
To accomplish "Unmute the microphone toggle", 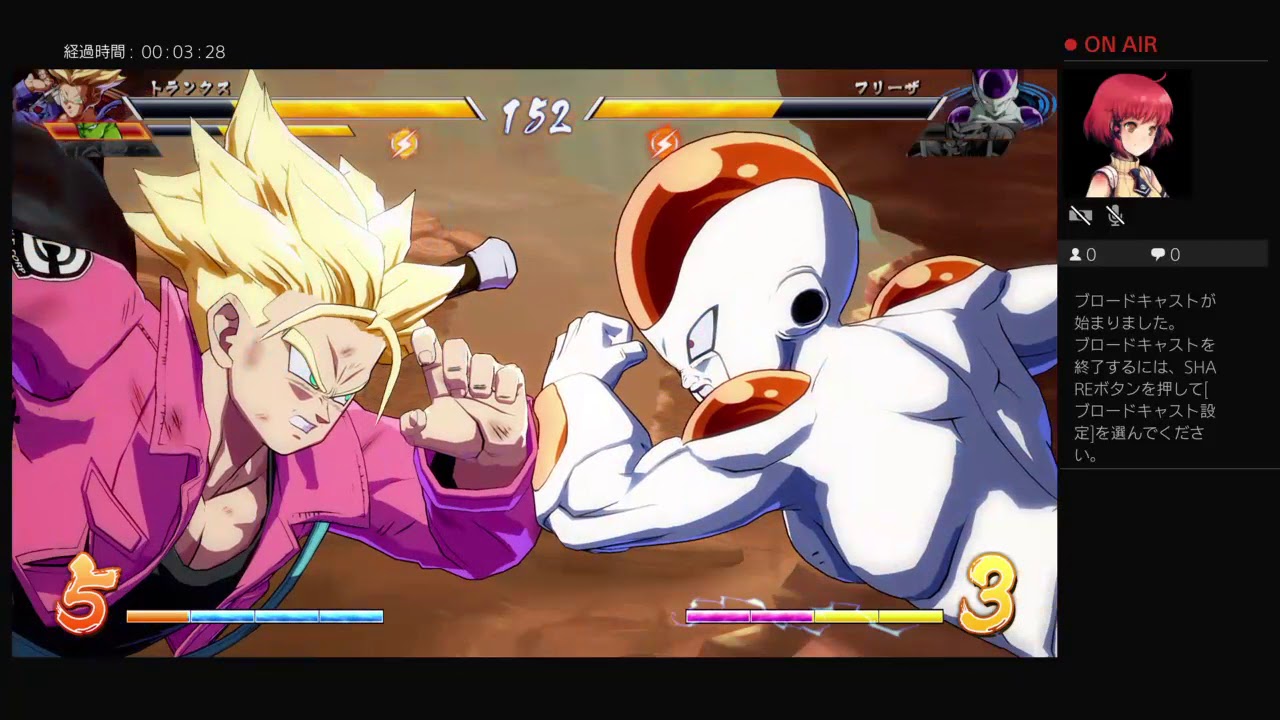I will coord(1117,215).
